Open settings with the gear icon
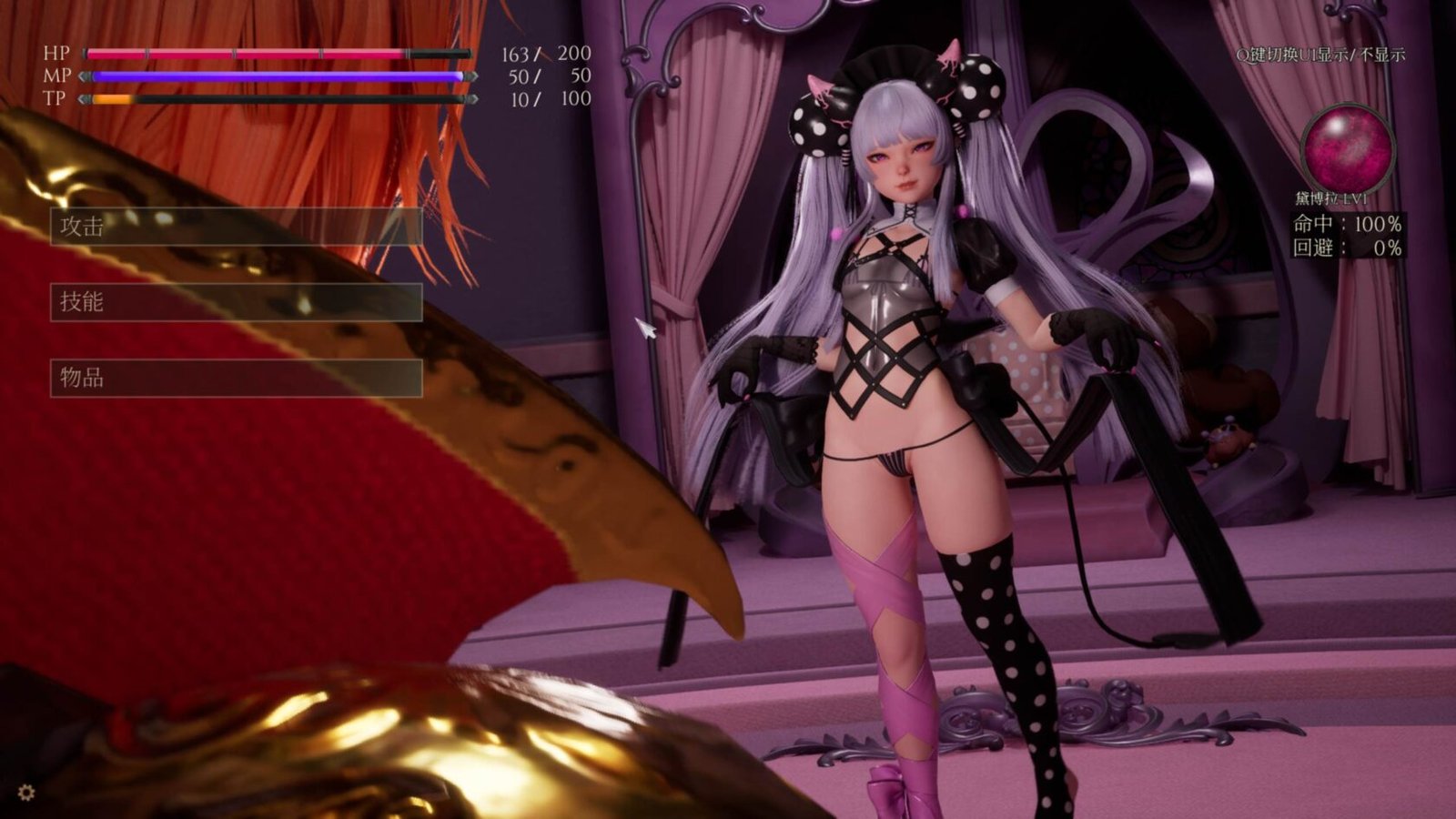 tap(26, 793)
